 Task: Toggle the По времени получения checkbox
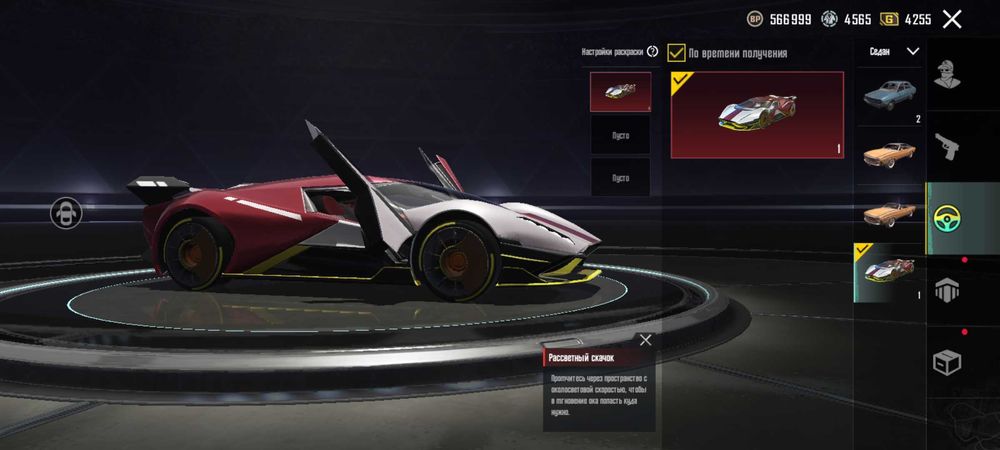click(677, 53)
